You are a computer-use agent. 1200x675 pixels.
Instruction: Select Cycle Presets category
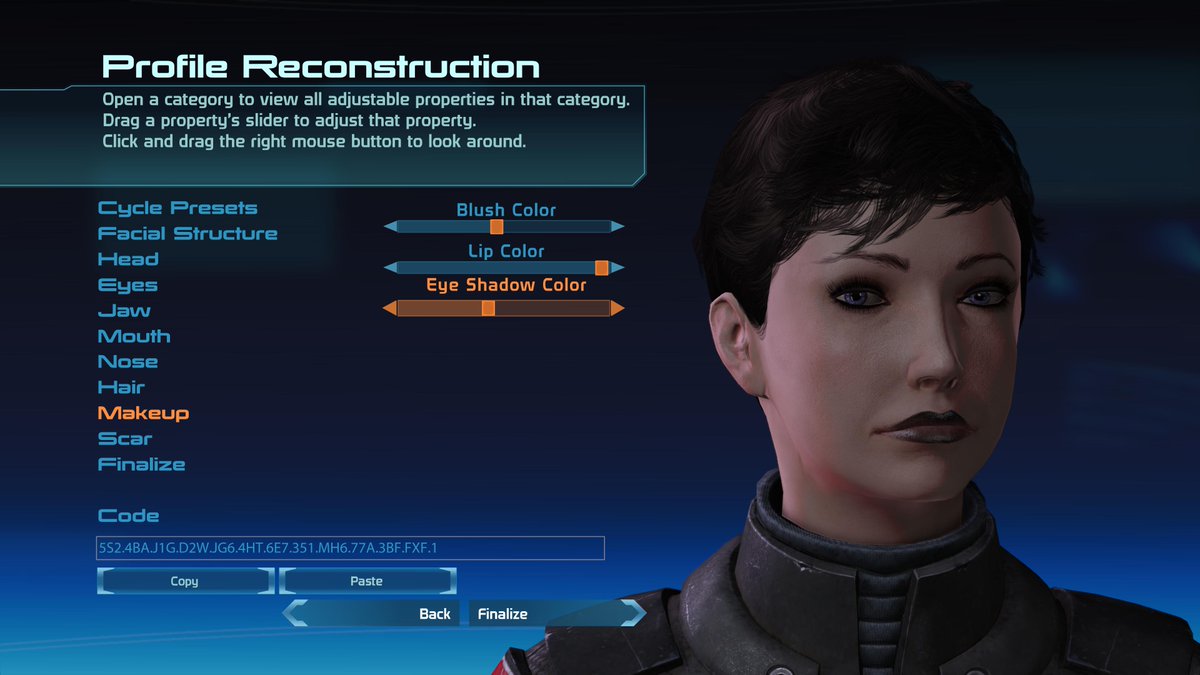(x=177, y=208)
